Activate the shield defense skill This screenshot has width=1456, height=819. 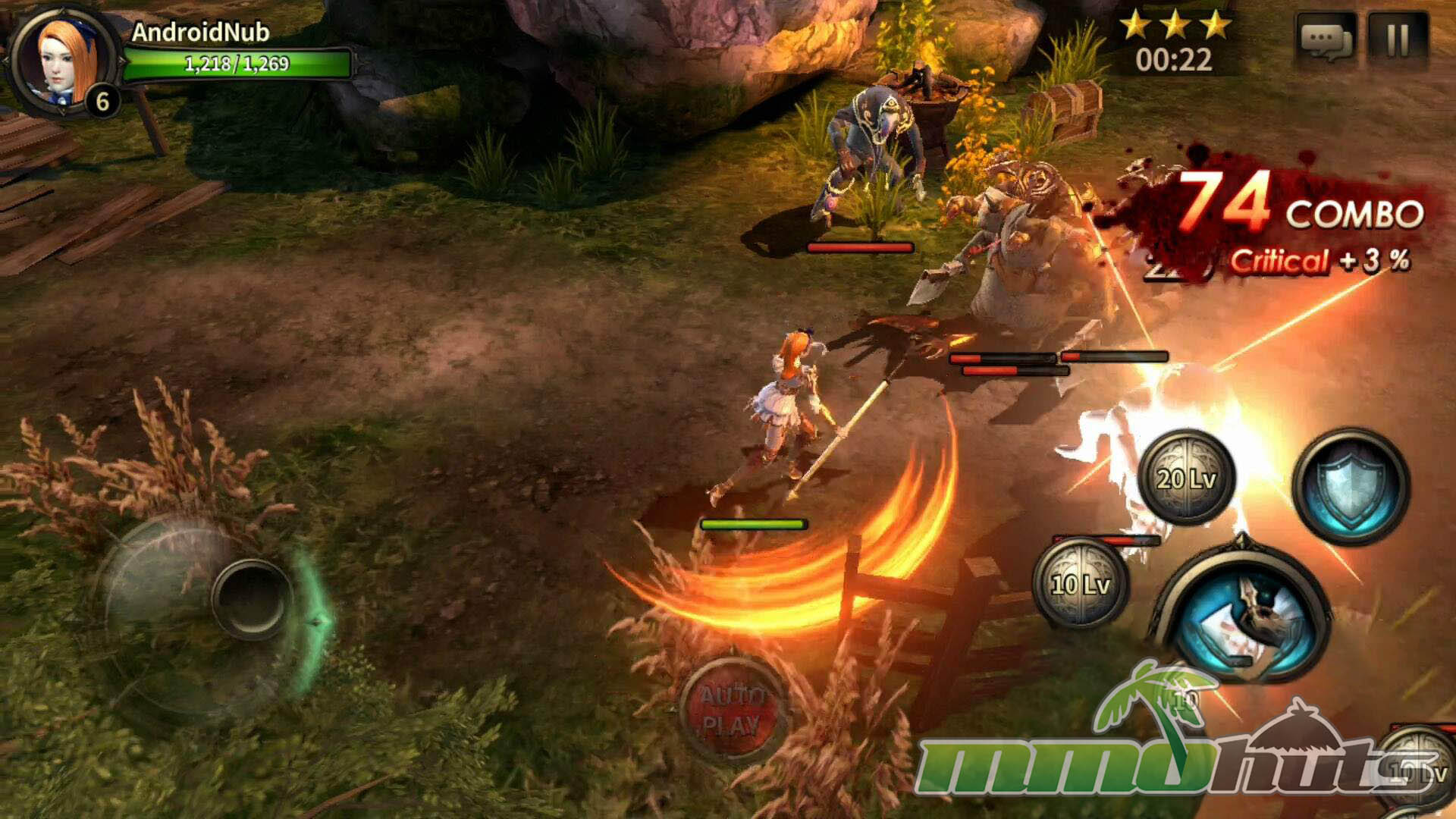[1351, 486]
